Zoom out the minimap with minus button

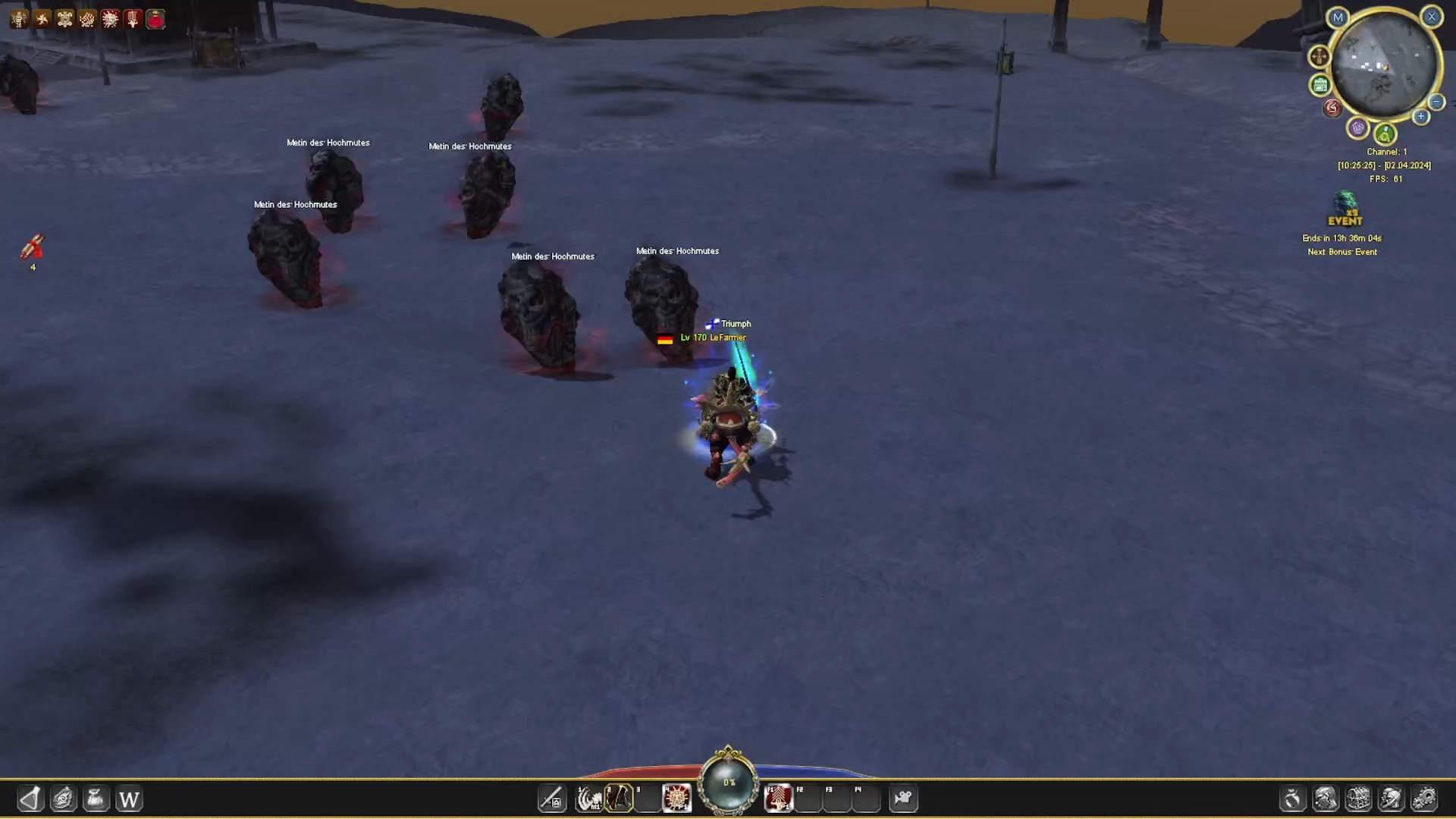1436,102
